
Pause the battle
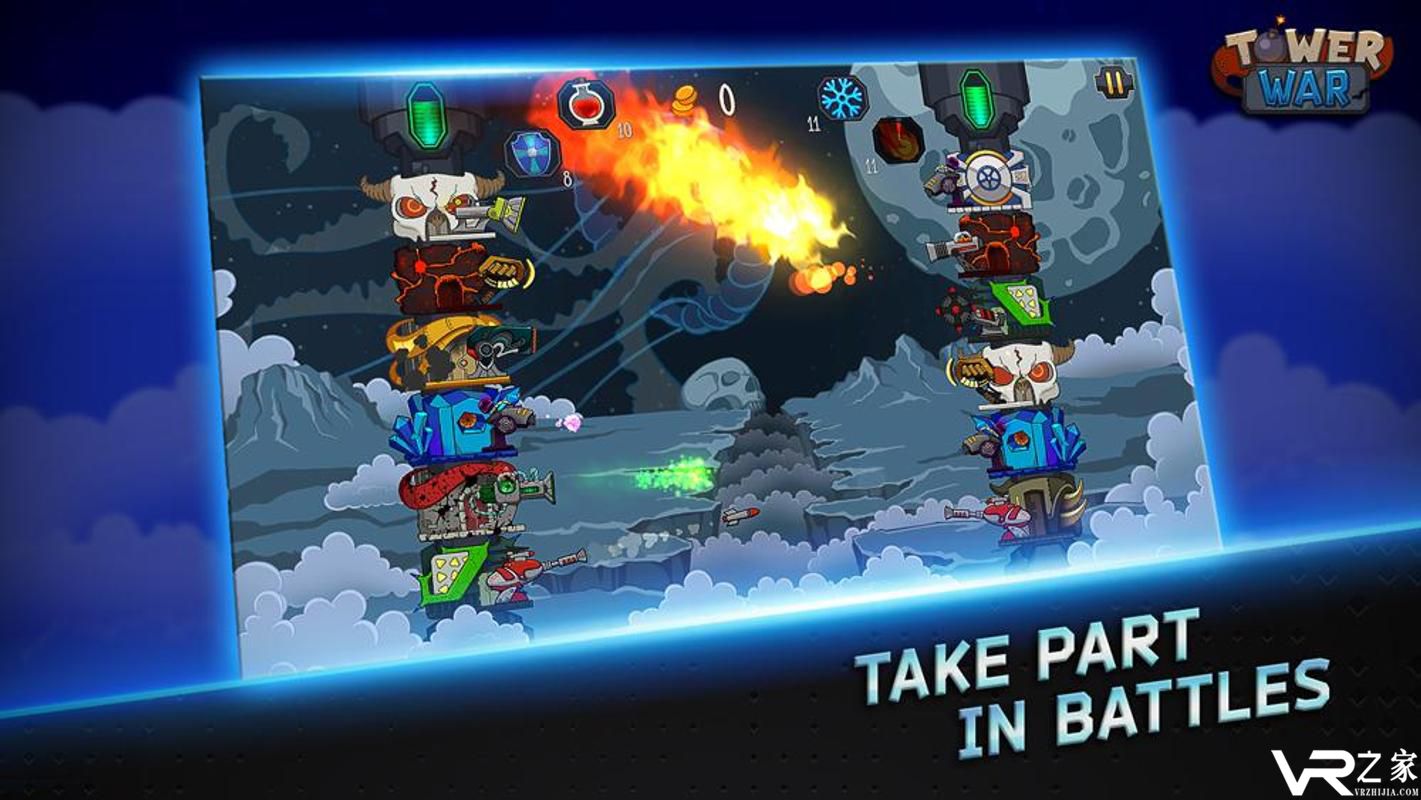point(1114,82)
